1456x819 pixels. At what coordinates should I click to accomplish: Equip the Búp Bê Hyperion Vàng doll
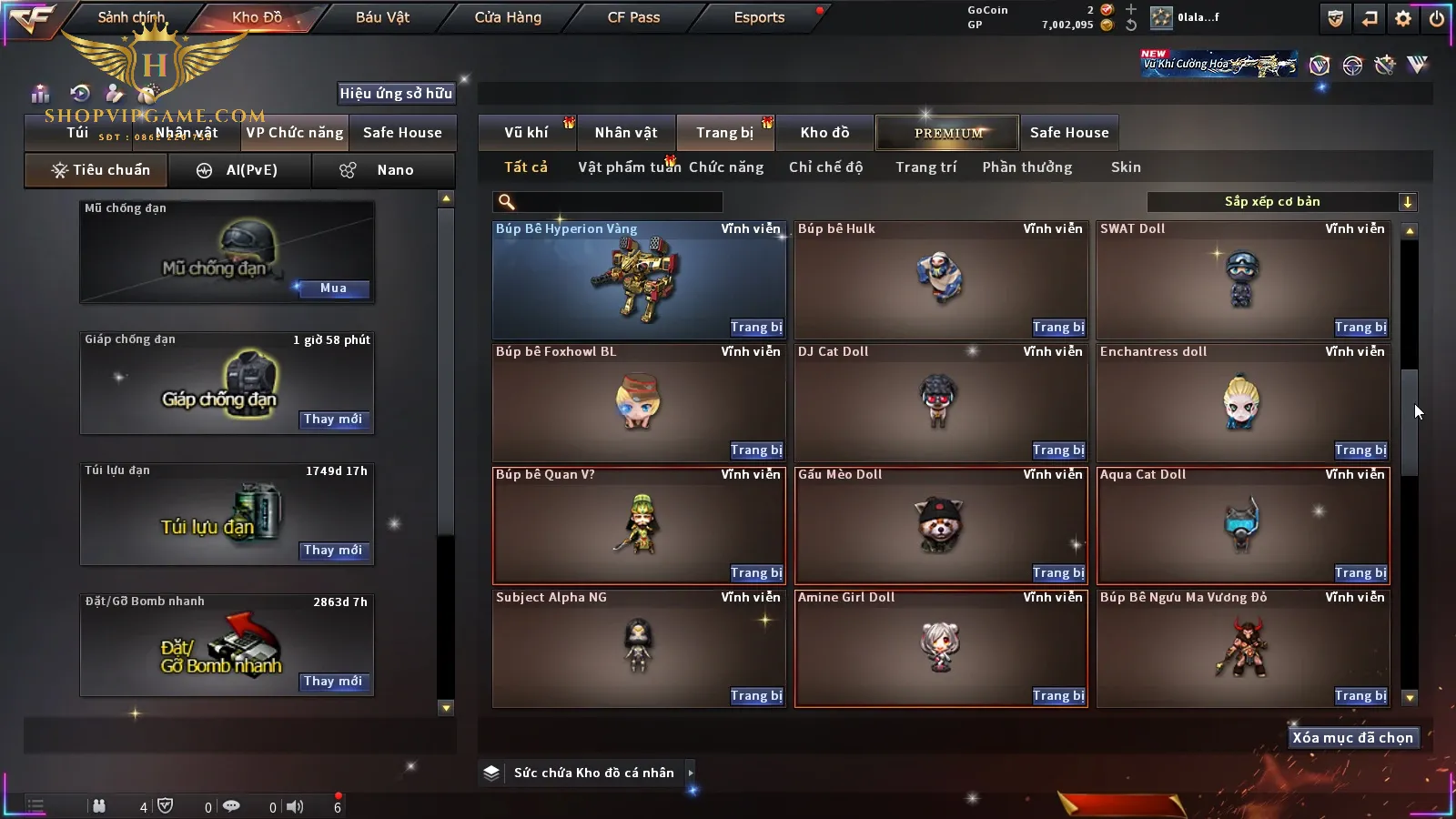point(755,328)
